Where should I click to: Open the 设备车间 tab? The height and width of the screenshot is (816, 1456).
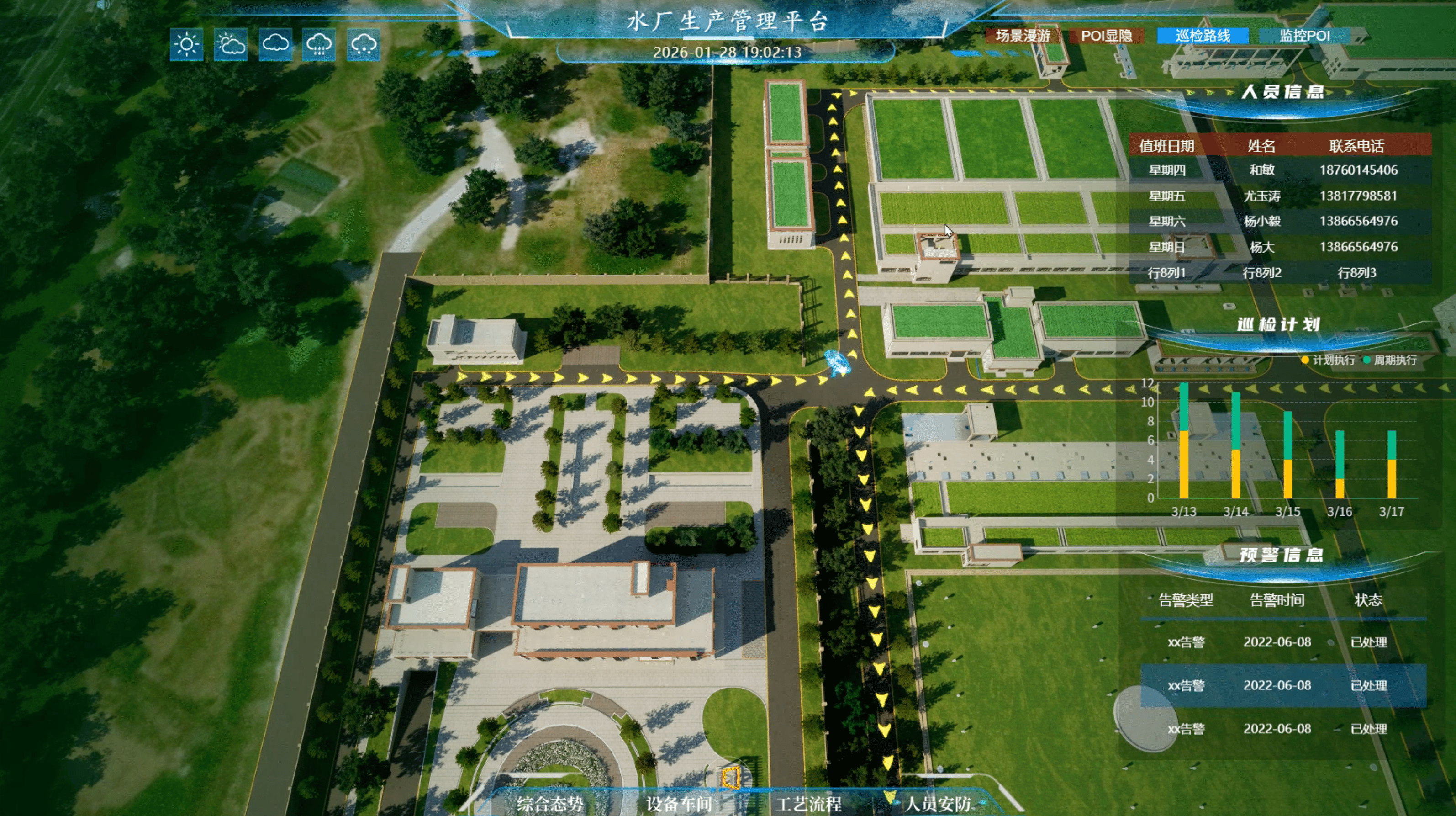679,804
